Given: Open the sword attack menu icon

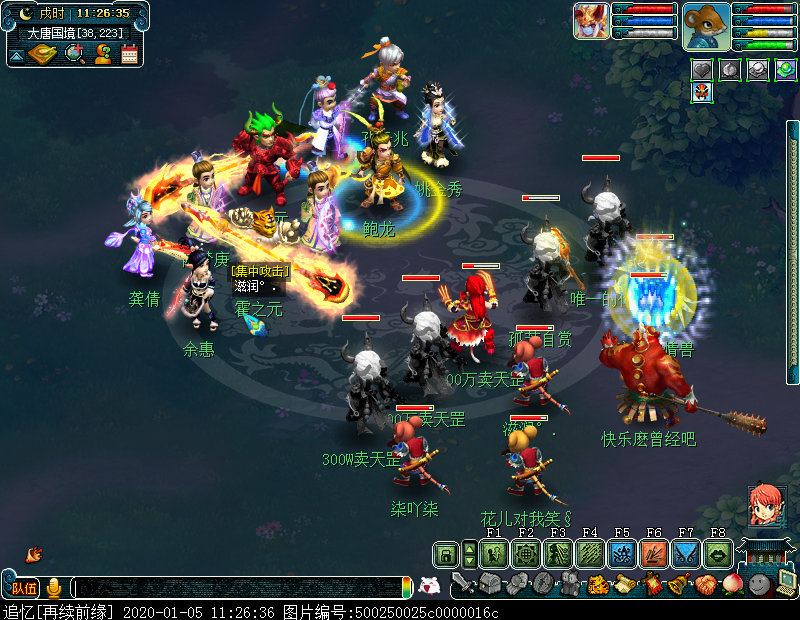Looking at the screenshot, I should pos(463,582).
